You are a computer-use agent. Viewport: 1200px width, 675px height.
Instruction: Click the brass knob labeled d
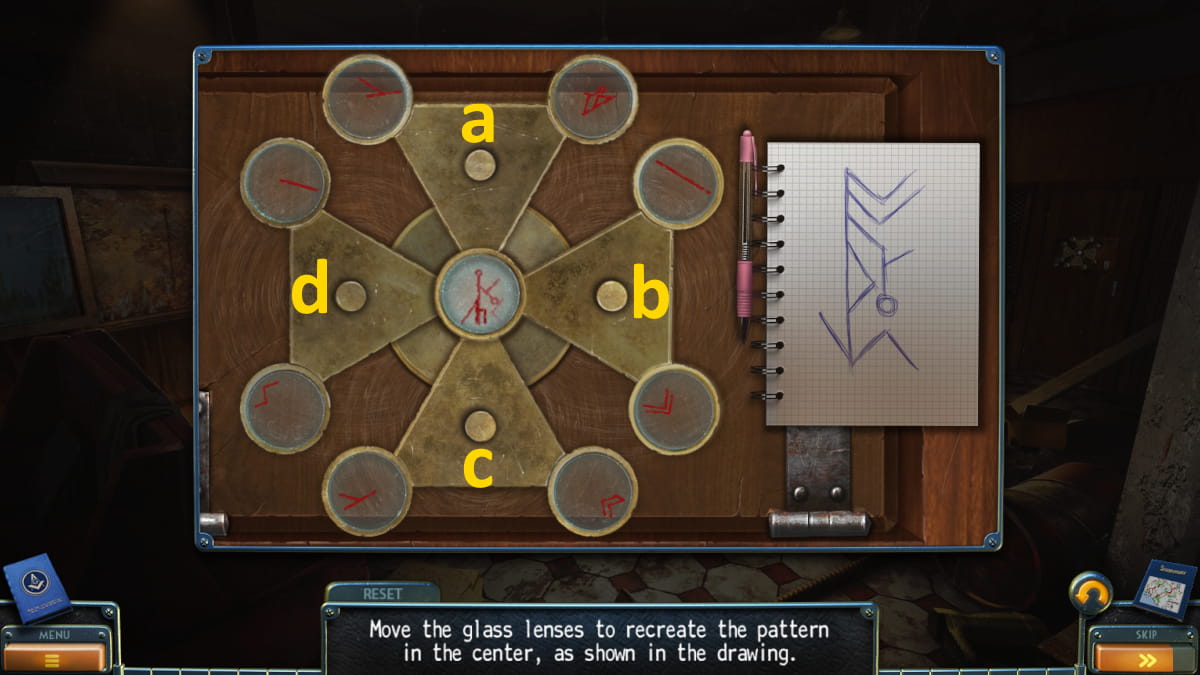(x=350, y=296)
